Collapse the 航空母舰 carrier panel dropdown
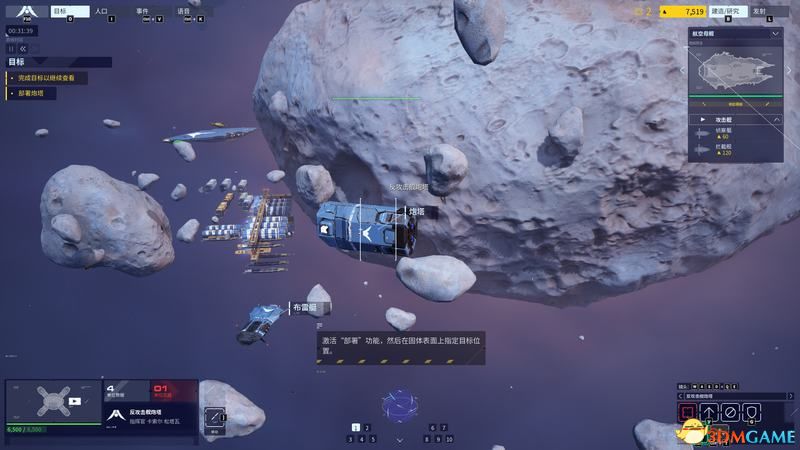This screenshot has width=800, height=450. [775, 33]
